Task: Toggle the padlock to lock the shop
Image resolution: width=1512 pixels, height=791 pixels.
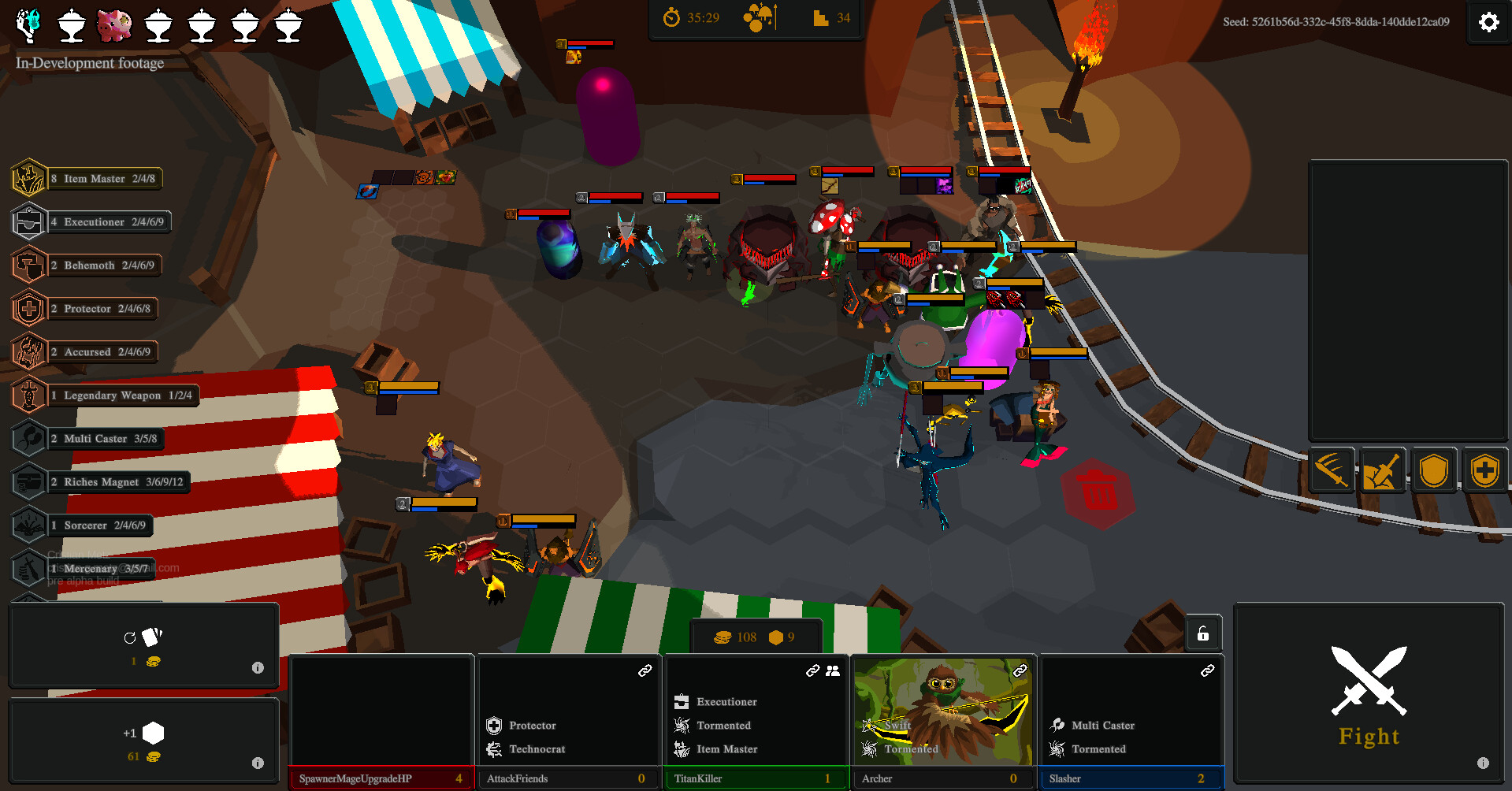Action: point(1202,633)
